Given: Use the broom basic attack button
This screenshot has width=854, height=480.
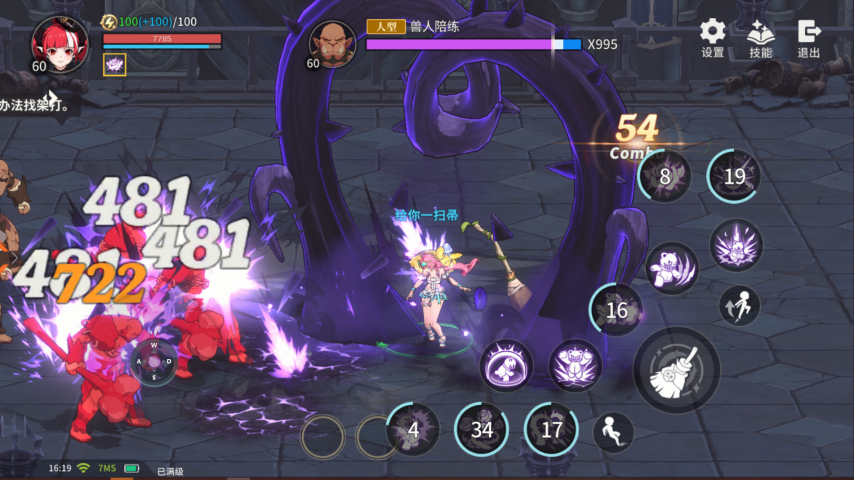Looking at the screenshot, I should click(x=676, y=370).
